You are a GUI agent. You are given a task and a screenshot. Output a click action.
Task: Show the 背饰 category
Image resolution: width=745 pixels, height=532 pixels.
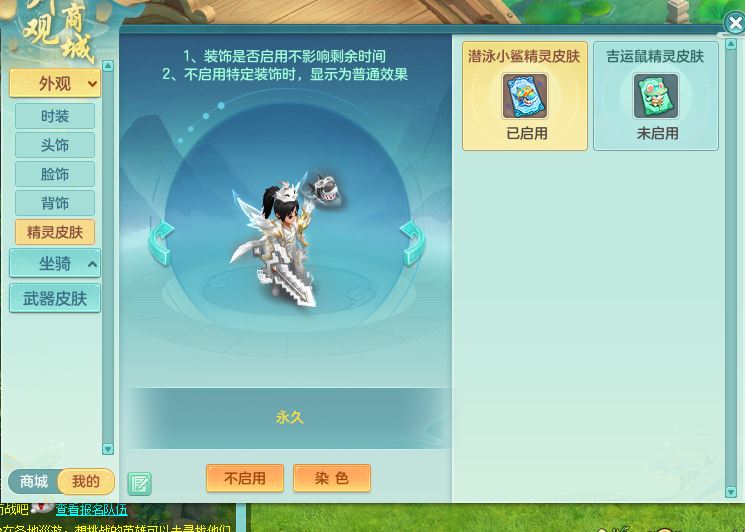pos(55,203)
